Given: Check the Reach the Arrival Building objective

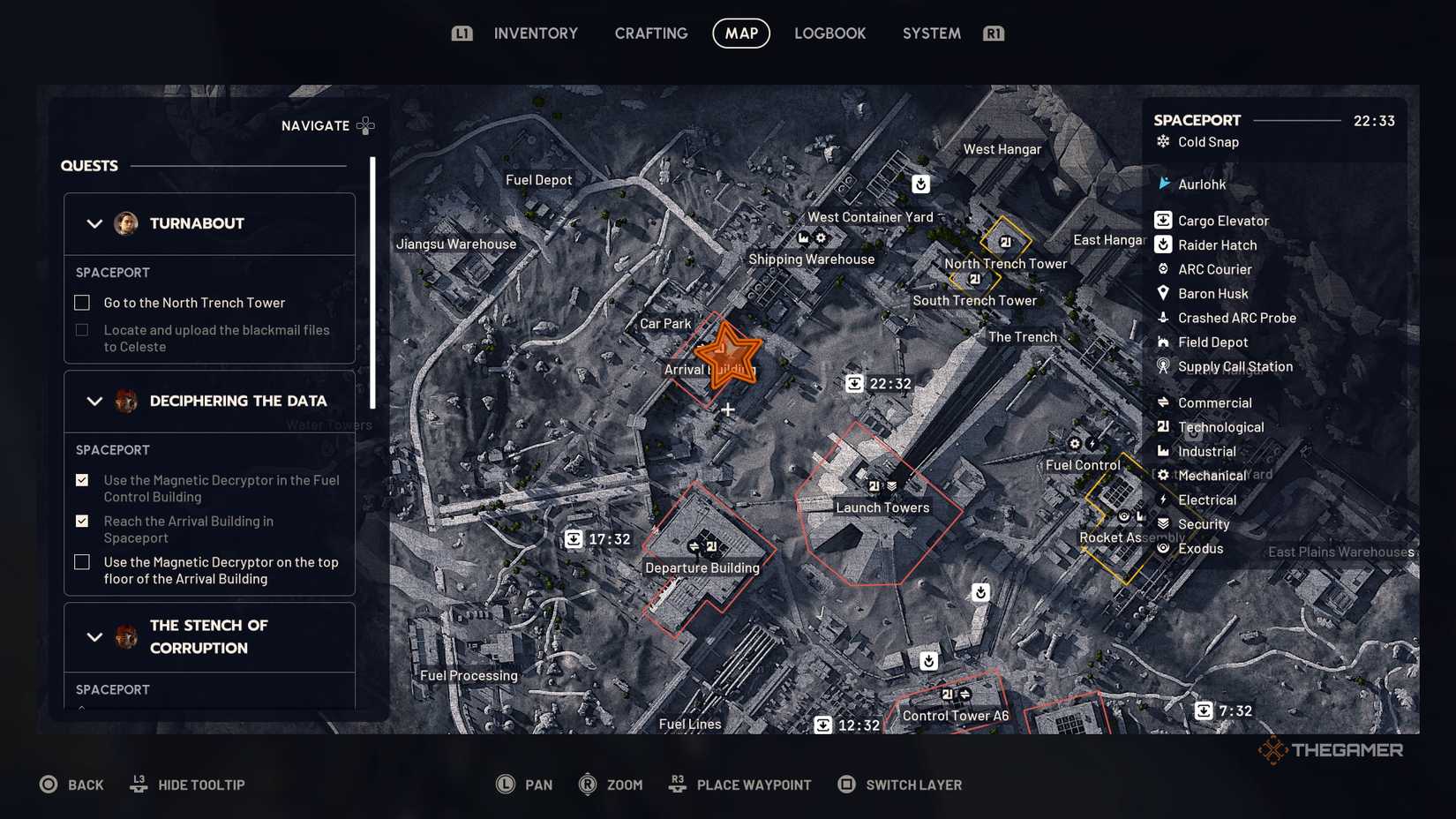Looking at the screenshot, I should coord(81,521).
